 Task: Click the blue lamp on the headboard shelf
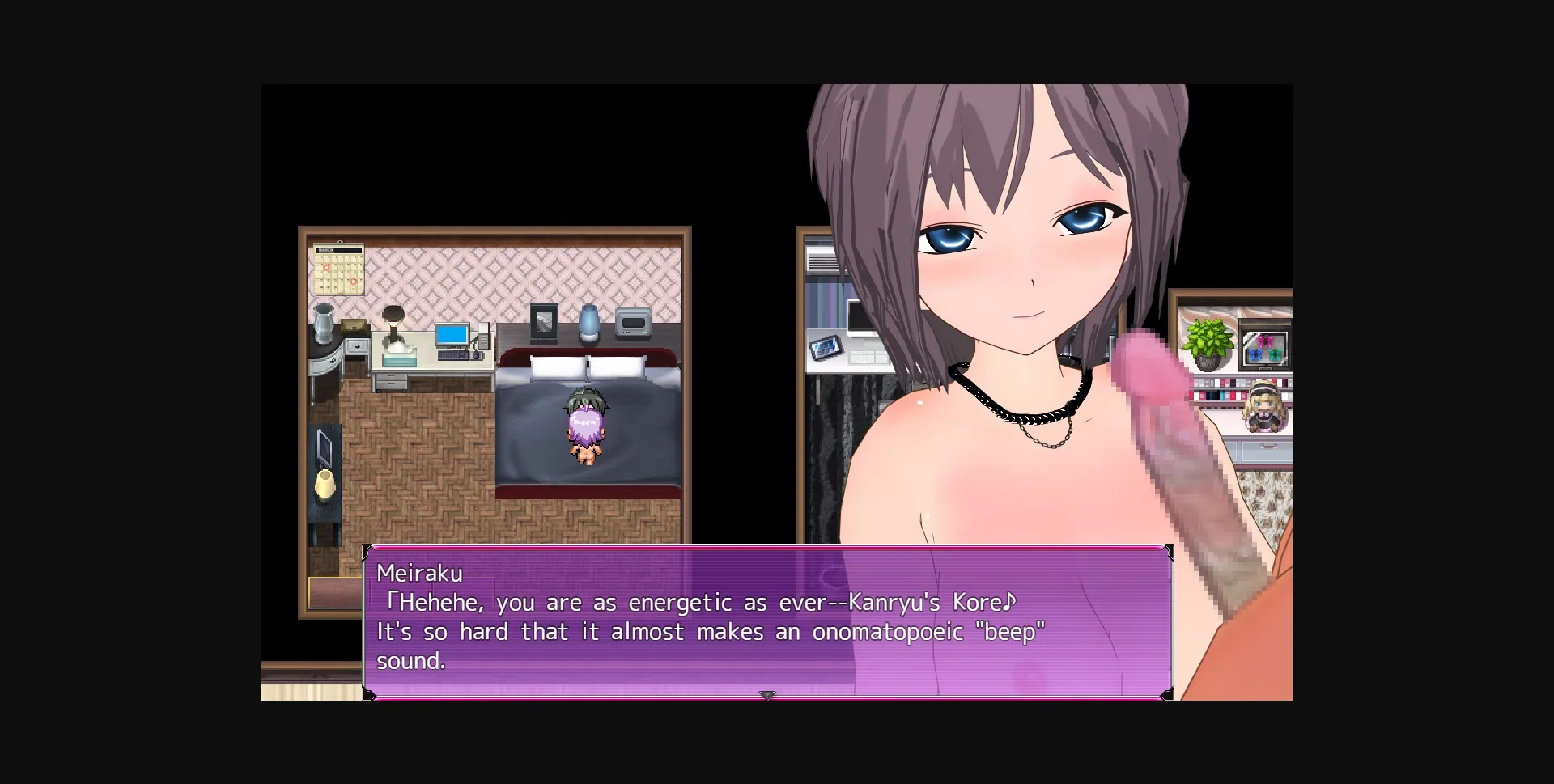[588, 321]
